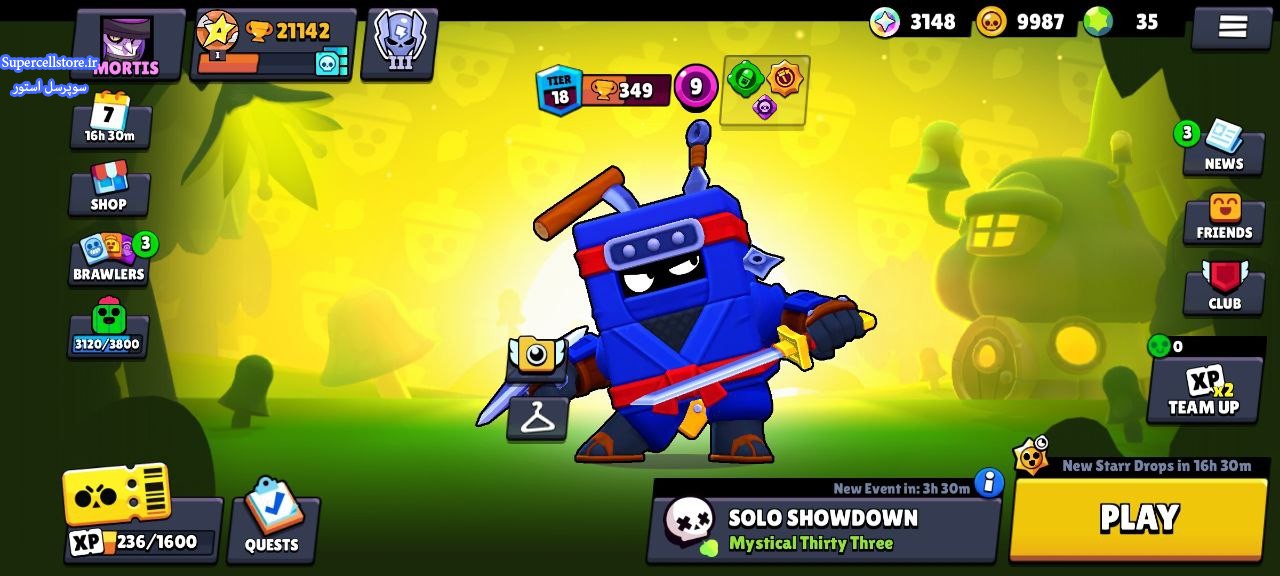View the ranked skull badge
This screenshot has width=1280, height=576.
click(x=399, y=43)
